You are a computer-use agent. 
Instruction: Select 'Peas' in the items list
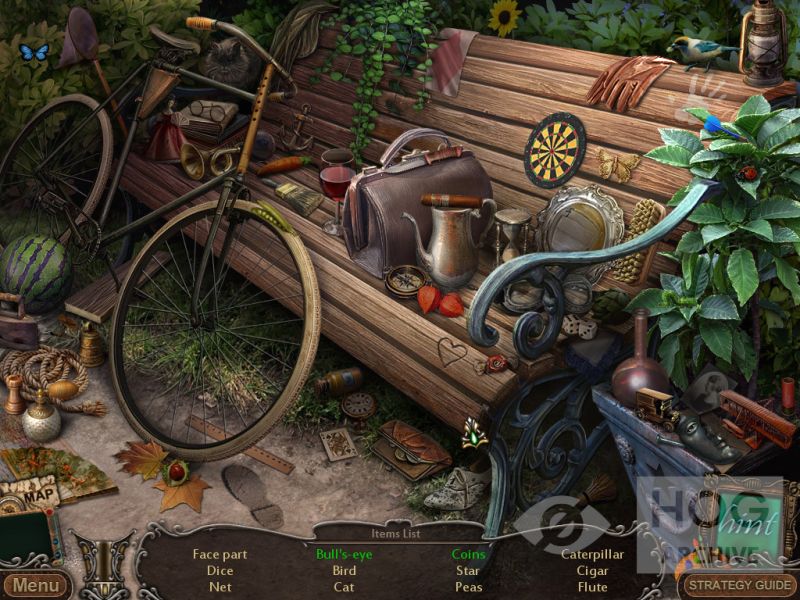(x=468, y=587)
